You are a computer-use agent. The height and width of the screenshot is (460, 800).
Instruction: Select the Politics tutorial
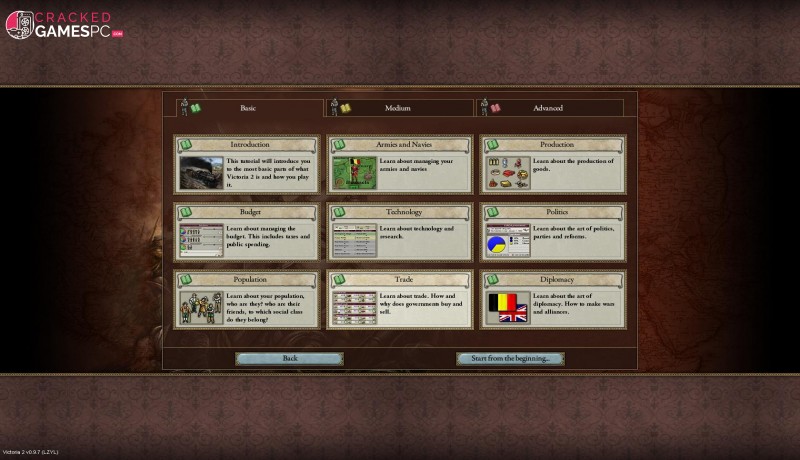click(553, 233)
